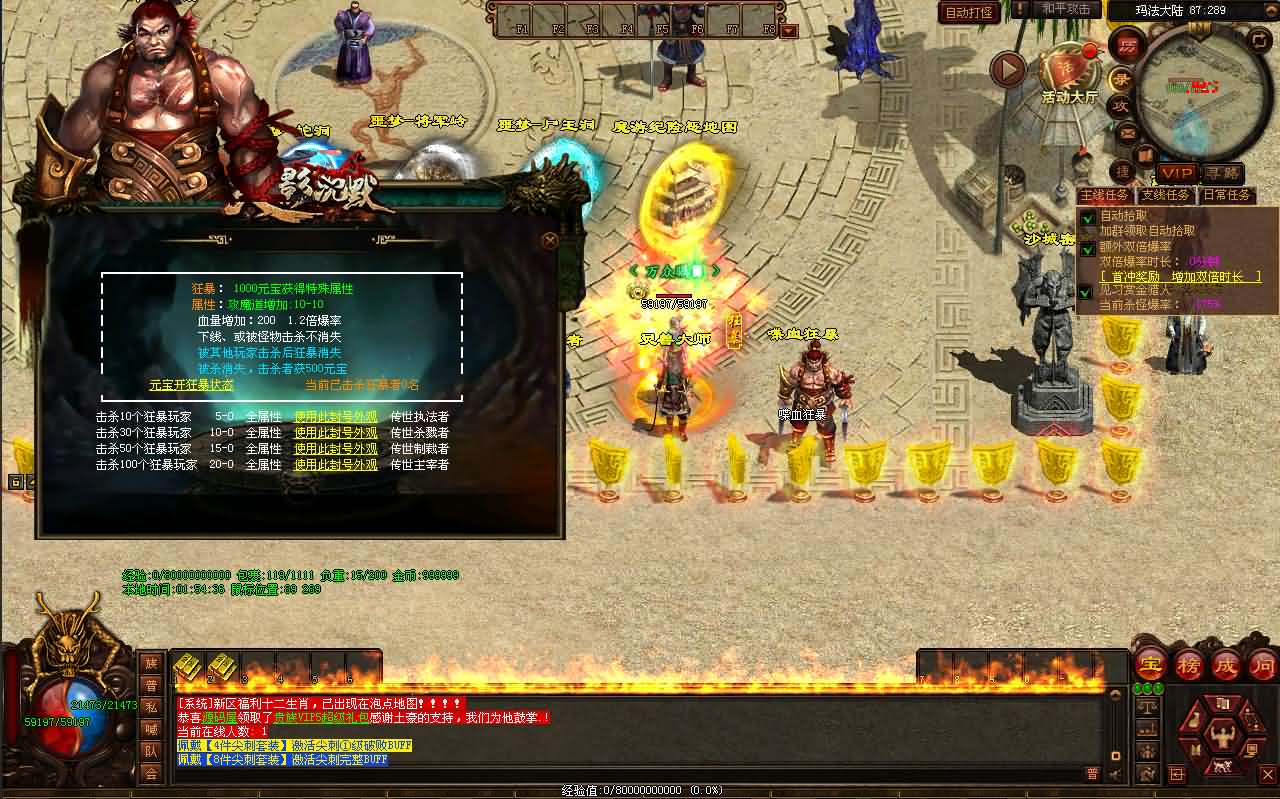This screenshot has height=799, width=1280.
Task: Switch to the 日常任务 quest tab
Action: 1226,194
